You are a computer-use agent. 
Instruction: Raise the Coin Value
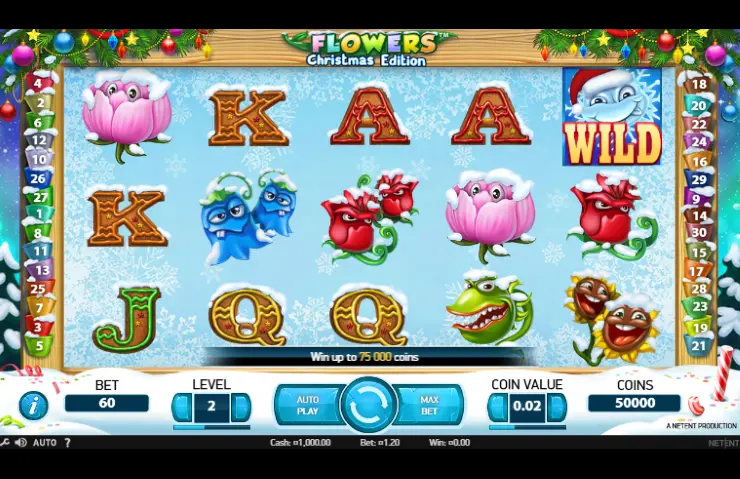point(557,407)
